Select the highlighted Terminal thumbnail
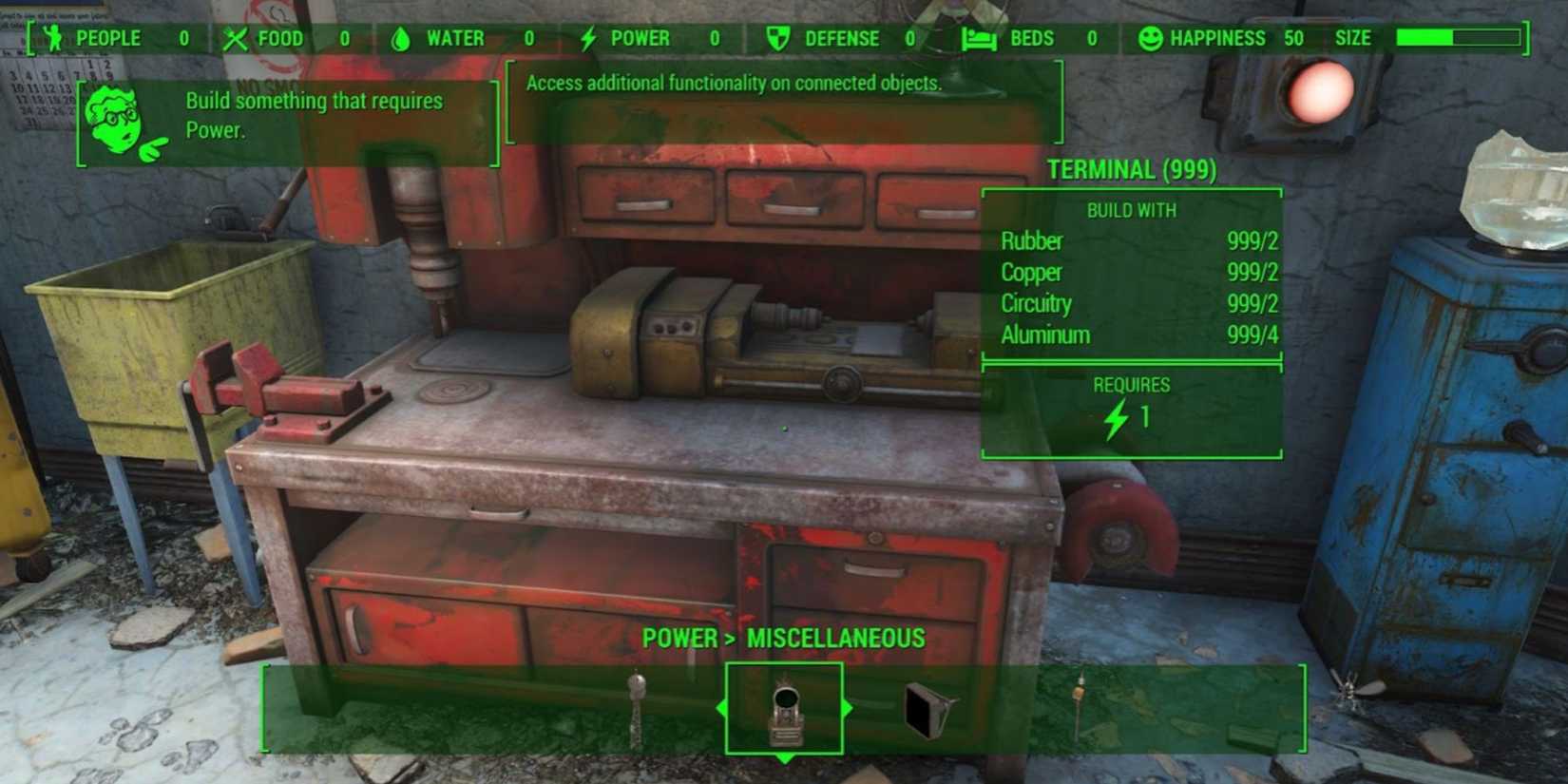 (784, 708)
